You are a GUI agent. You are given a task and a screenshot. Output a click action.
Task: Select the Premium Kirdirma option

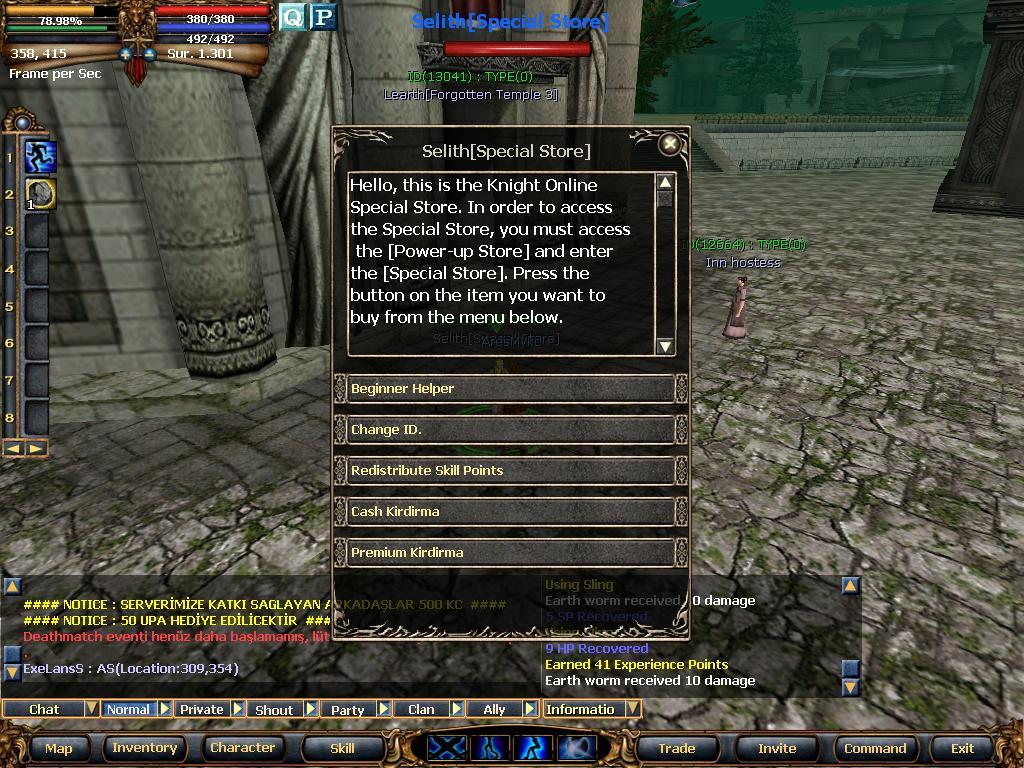[x=508, y=553]
